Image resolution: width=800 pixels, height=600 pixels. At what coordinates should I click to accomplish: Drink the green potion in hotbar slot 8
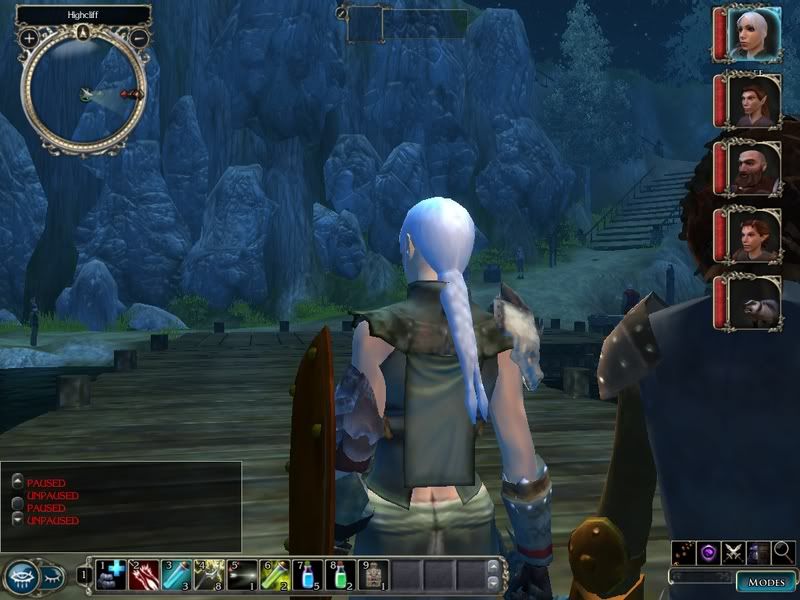pos(340,574)
